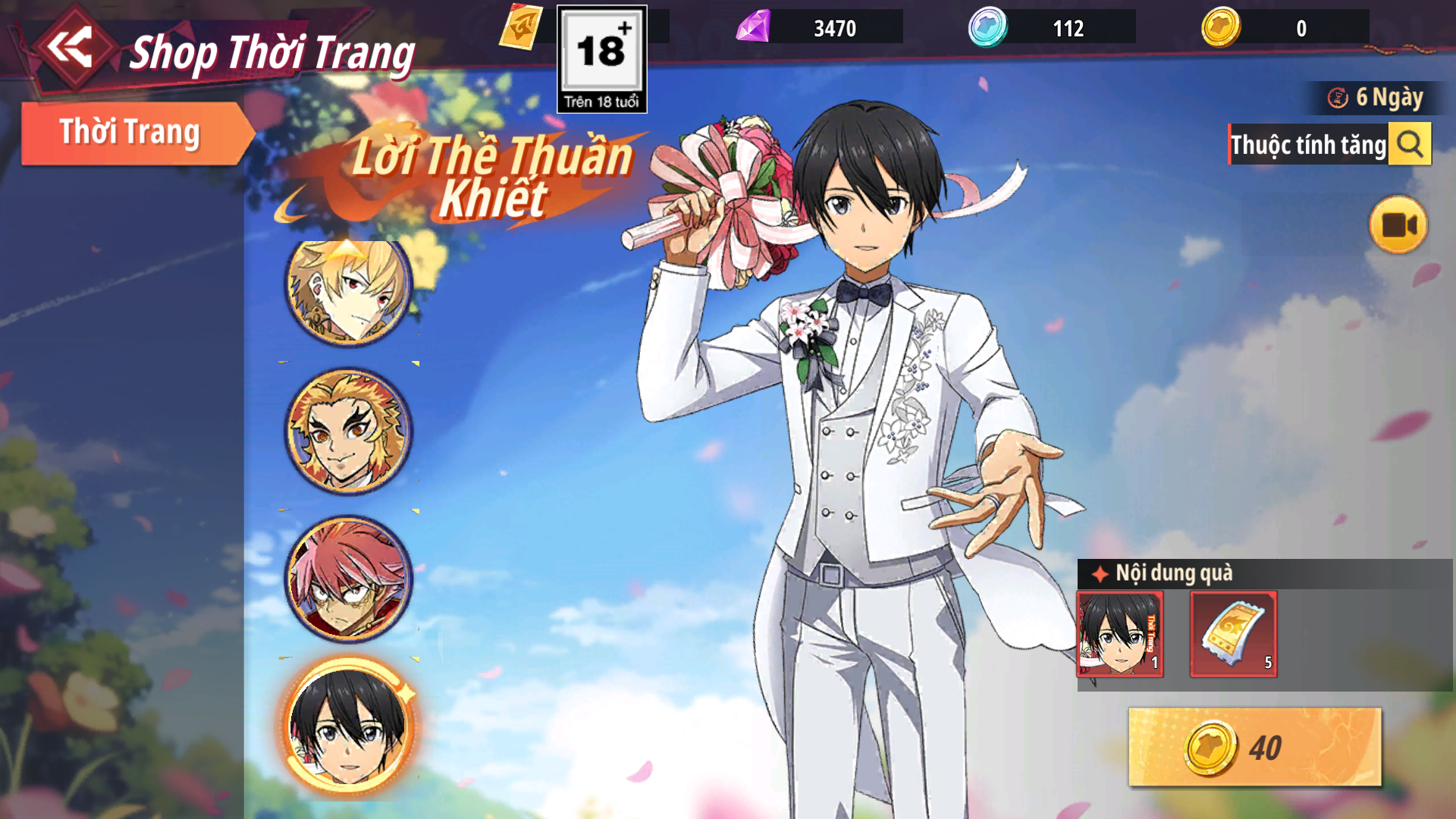Viewport: 1456px width, 819px height.
Task: View the golden ticket reward slot
Action: click(x=1233, y=634)
